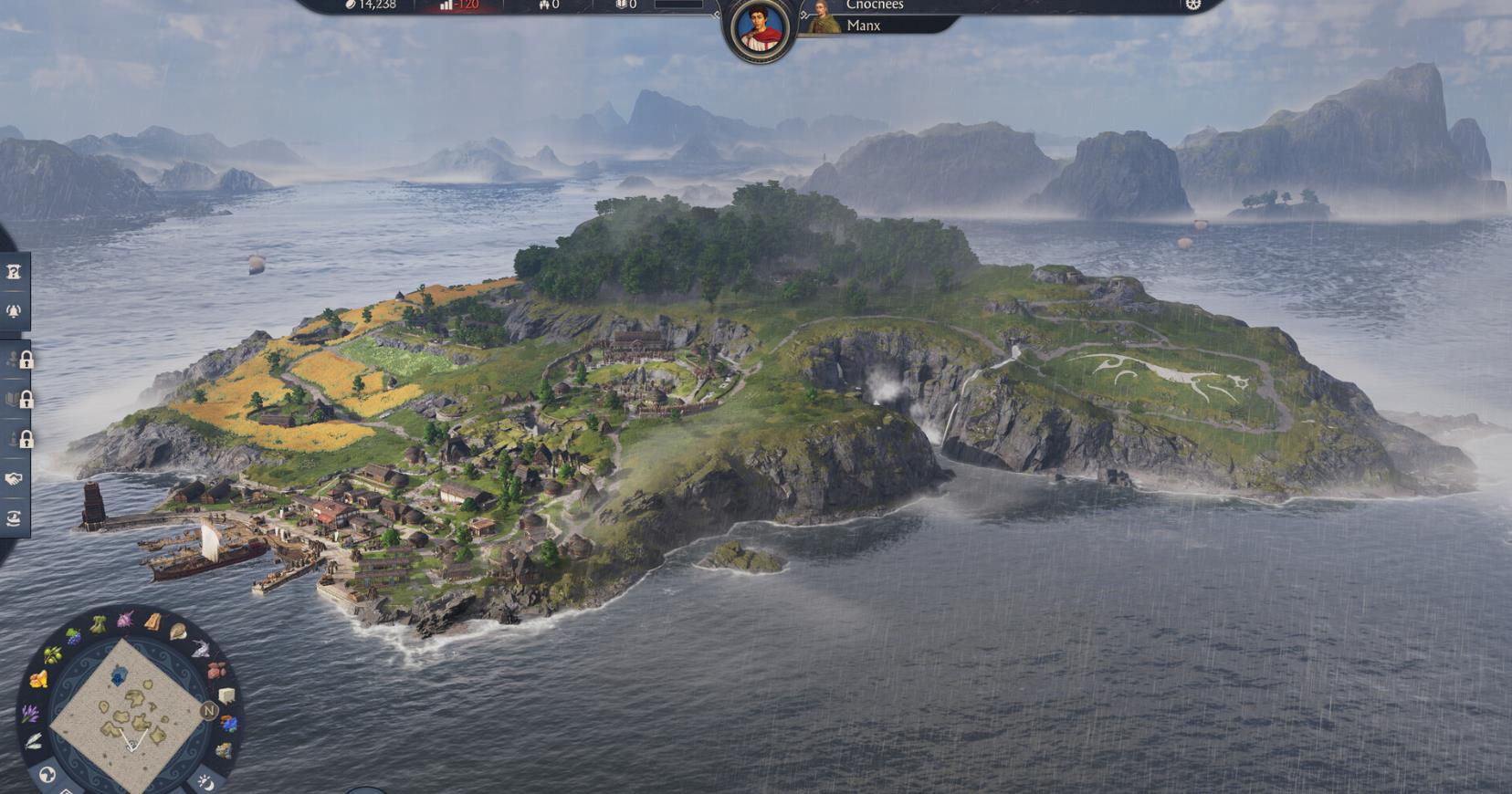Open the notifications bell panel
1512x794 pixels.
pos(14,310)
